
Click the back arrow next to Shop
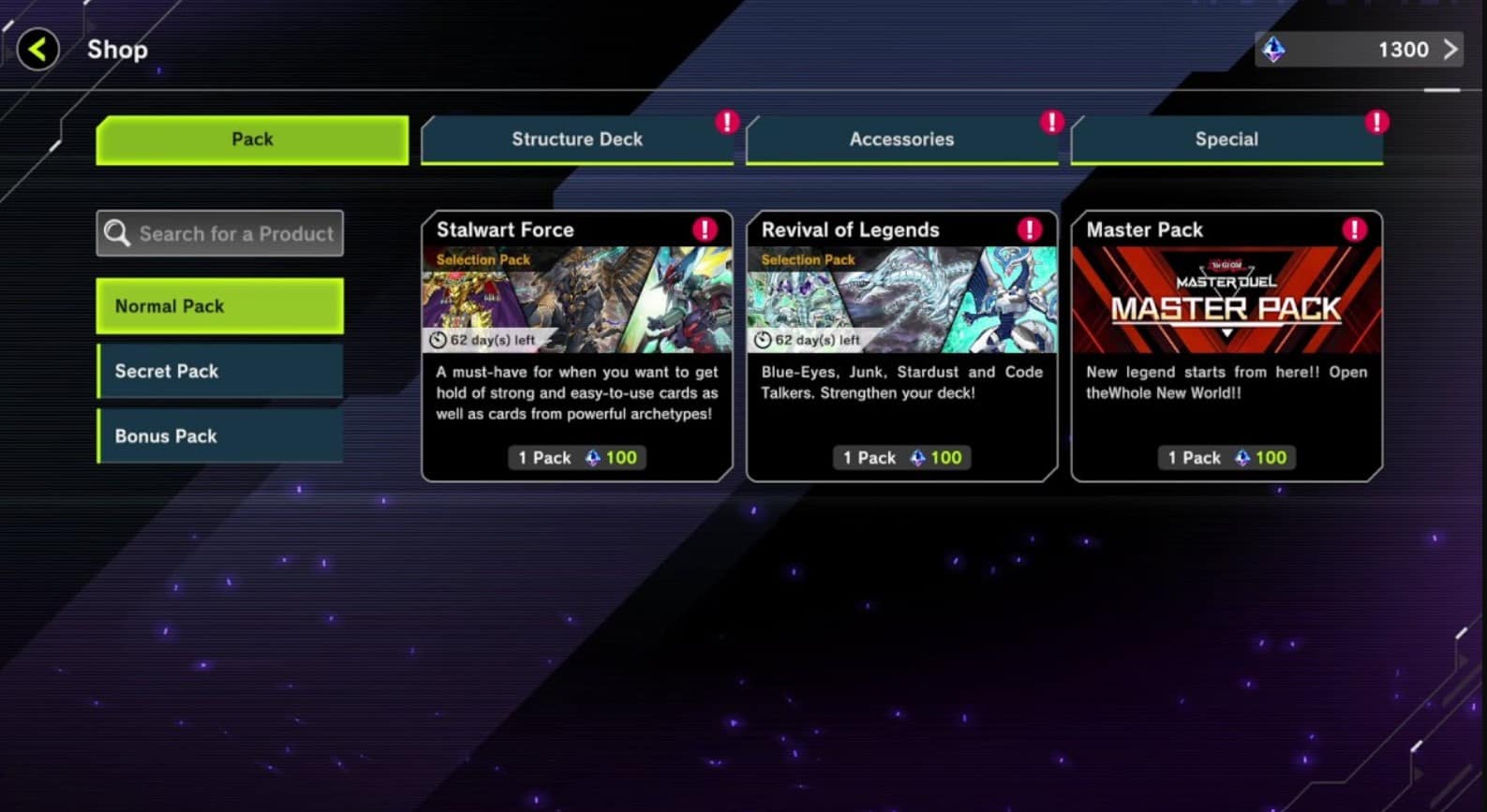tap(36, 49)
